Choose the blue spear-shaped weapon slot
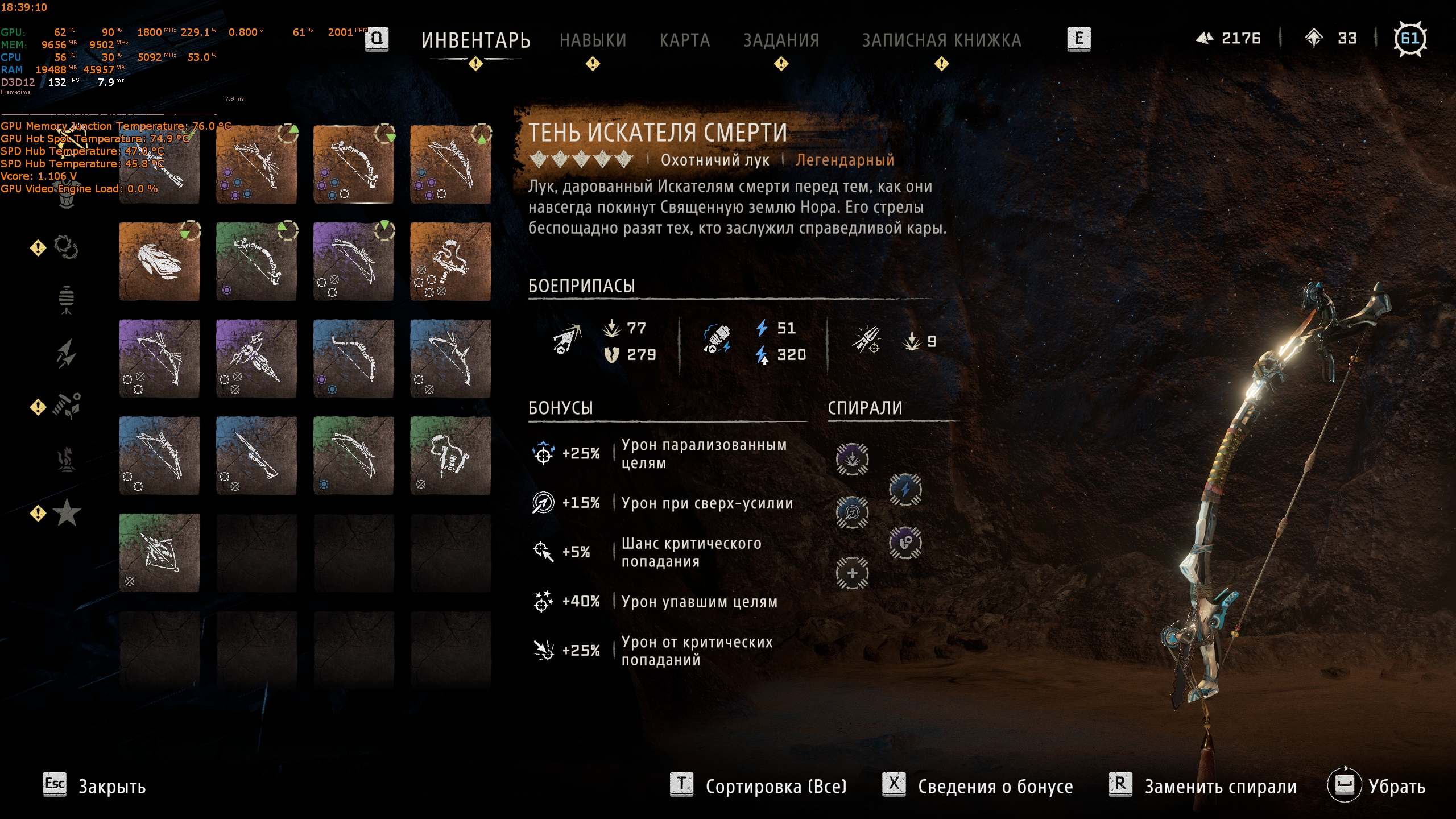The height and width of the screenshot is (819, 1456). [x=257, y=456]
